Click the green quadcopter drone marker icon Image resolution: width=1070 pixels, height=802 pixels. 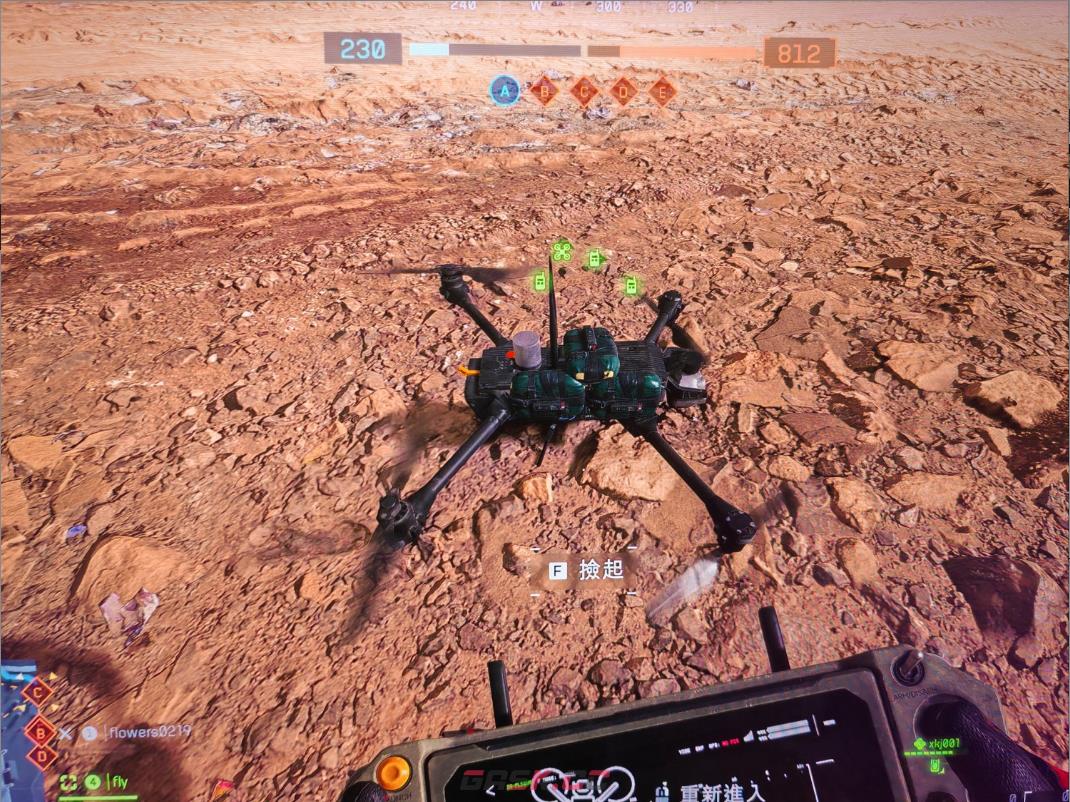click(x=561, y=250)
